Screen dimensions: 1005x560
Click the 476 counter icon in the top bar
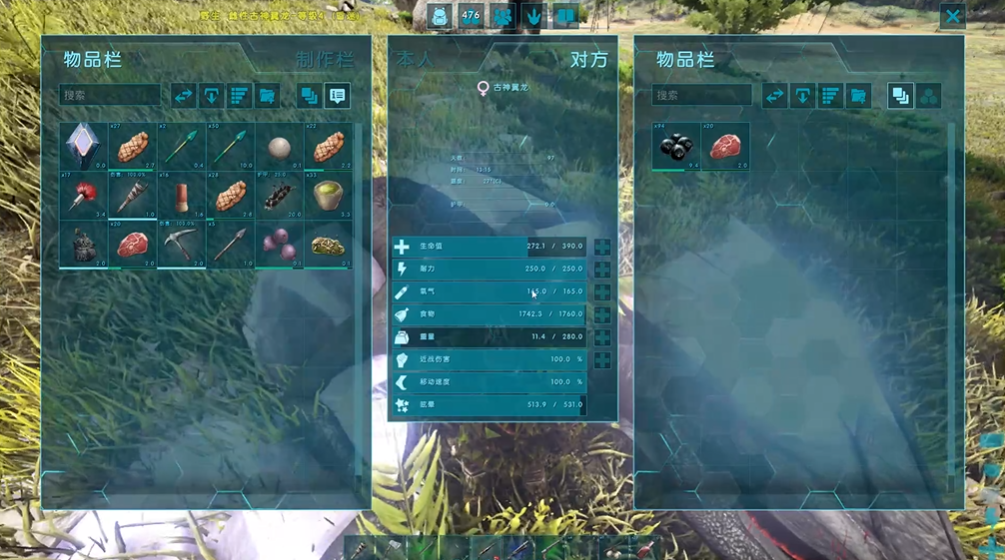pos(471,16)
